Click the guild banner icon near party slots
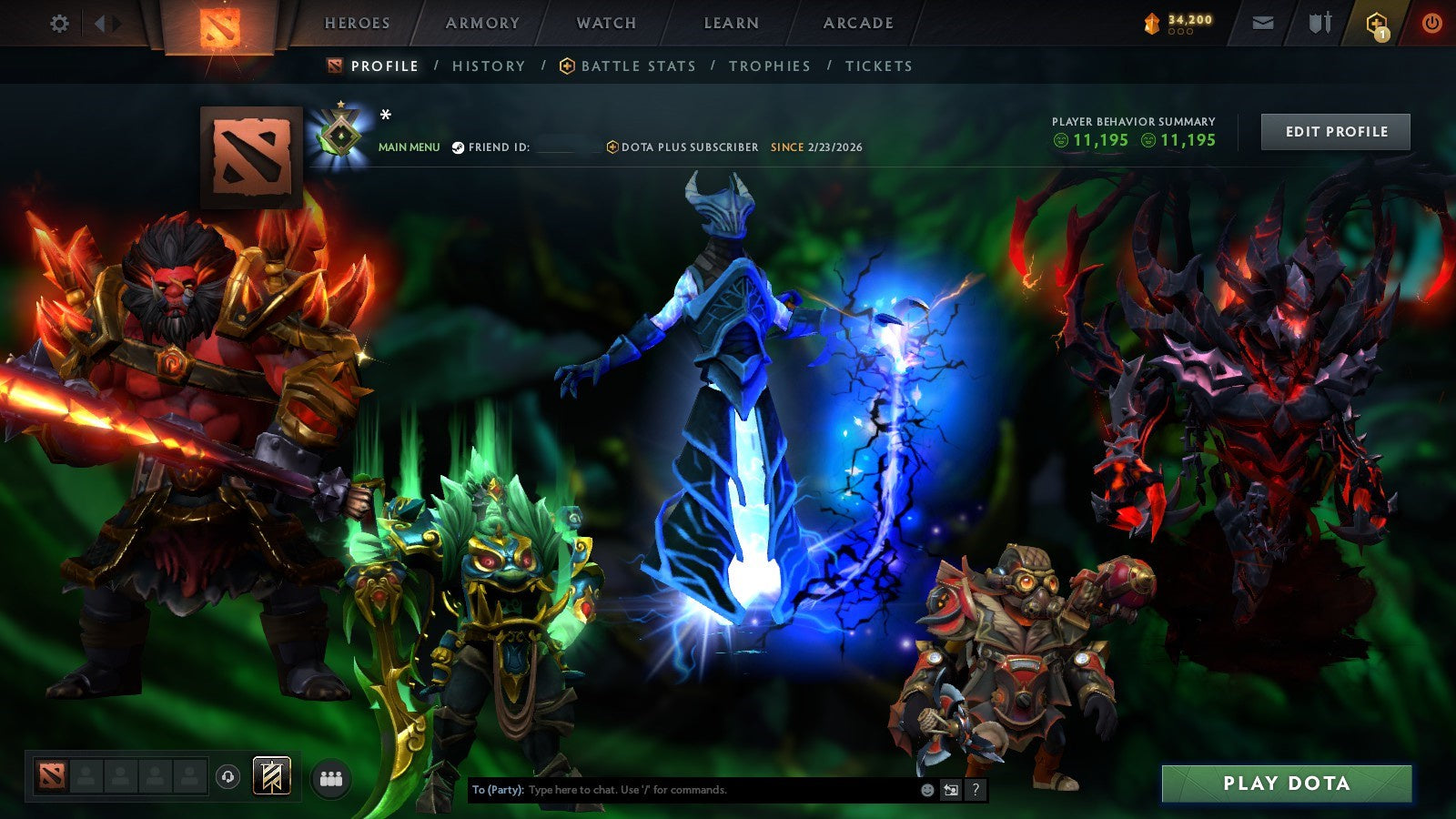 (271, 774)
